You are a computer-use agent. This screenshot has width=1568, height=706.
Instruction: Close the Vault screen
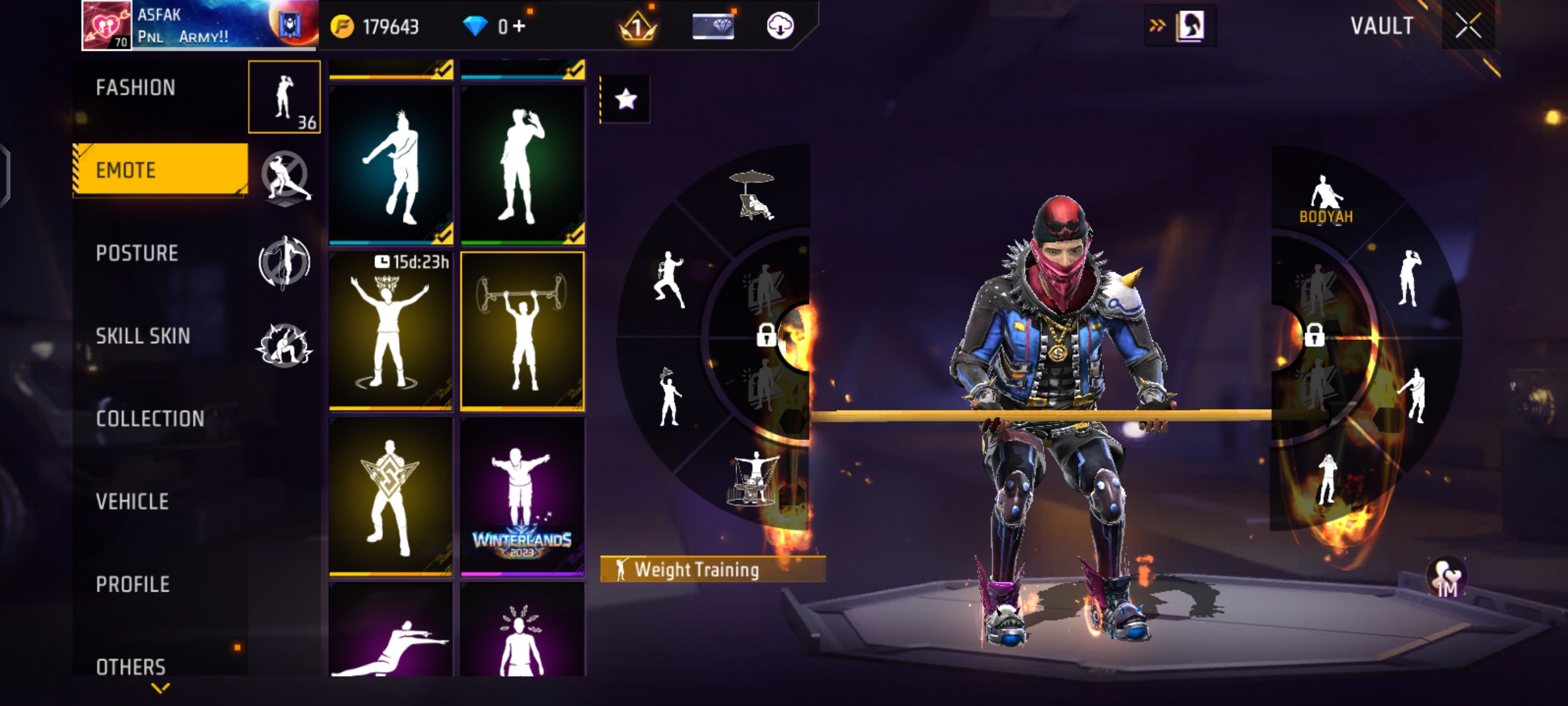(x=1467, y=26)
